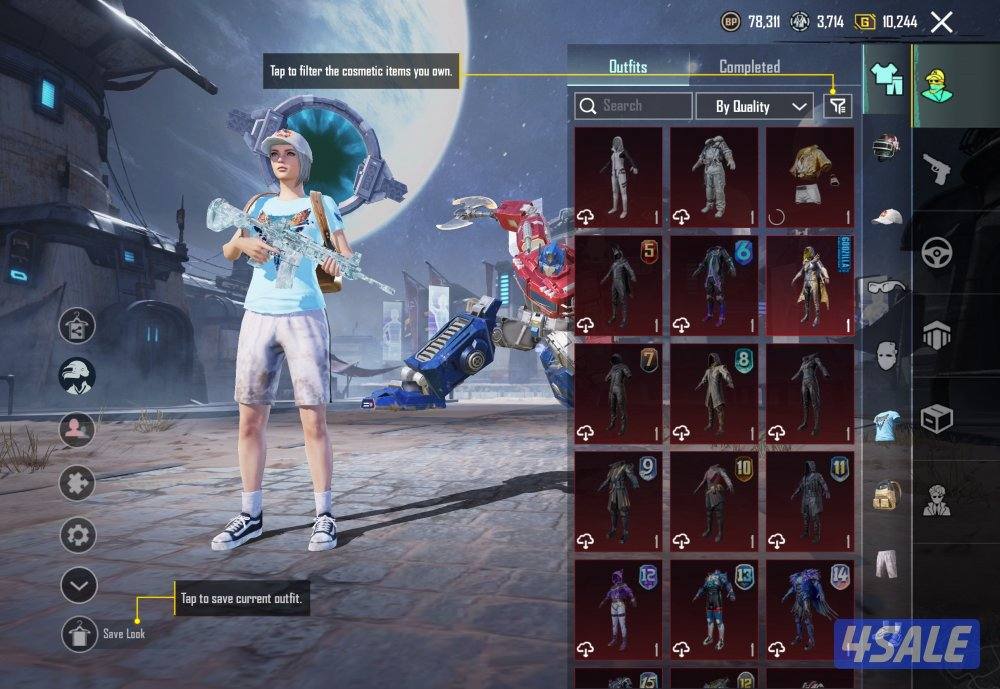The width and height of the screenshot is (1000, 689).
Task: Click the outfit Search field
Action: (x=634, y=105)
